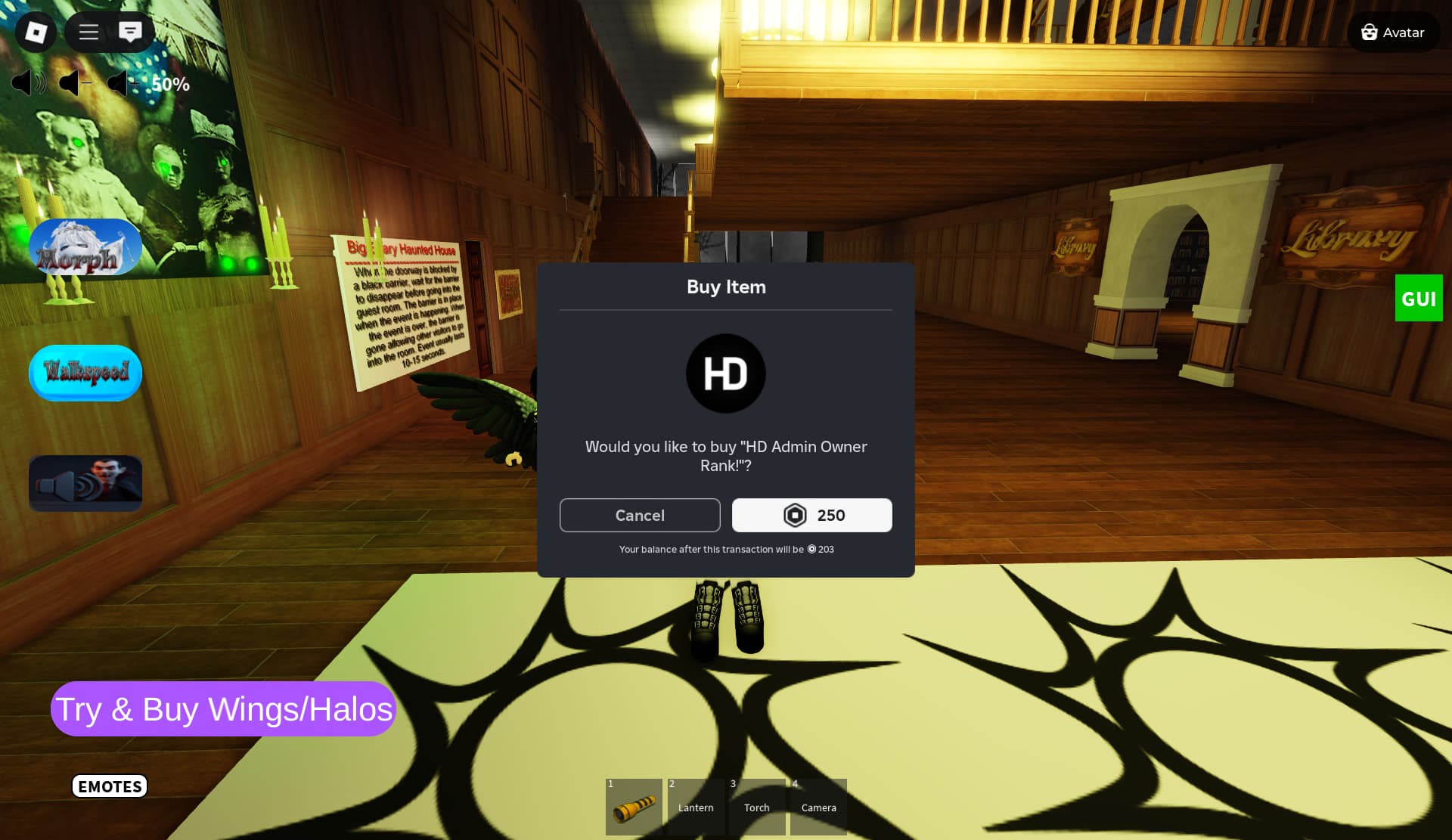Cancel the HD Admin purchase
This screenshot has height=840, width=1452.
(x=640, y=515)
